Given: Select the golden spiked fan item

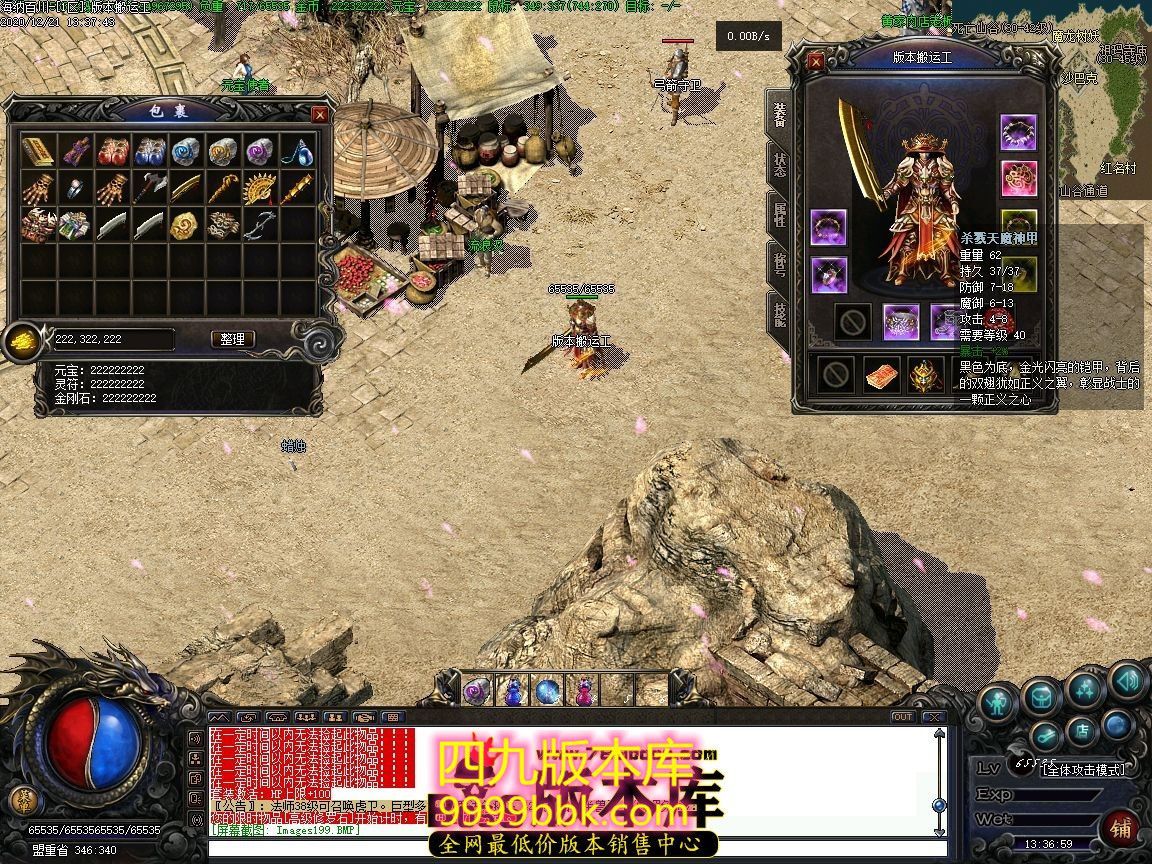Looking at the screenshot, I should [x=260, y=188].
